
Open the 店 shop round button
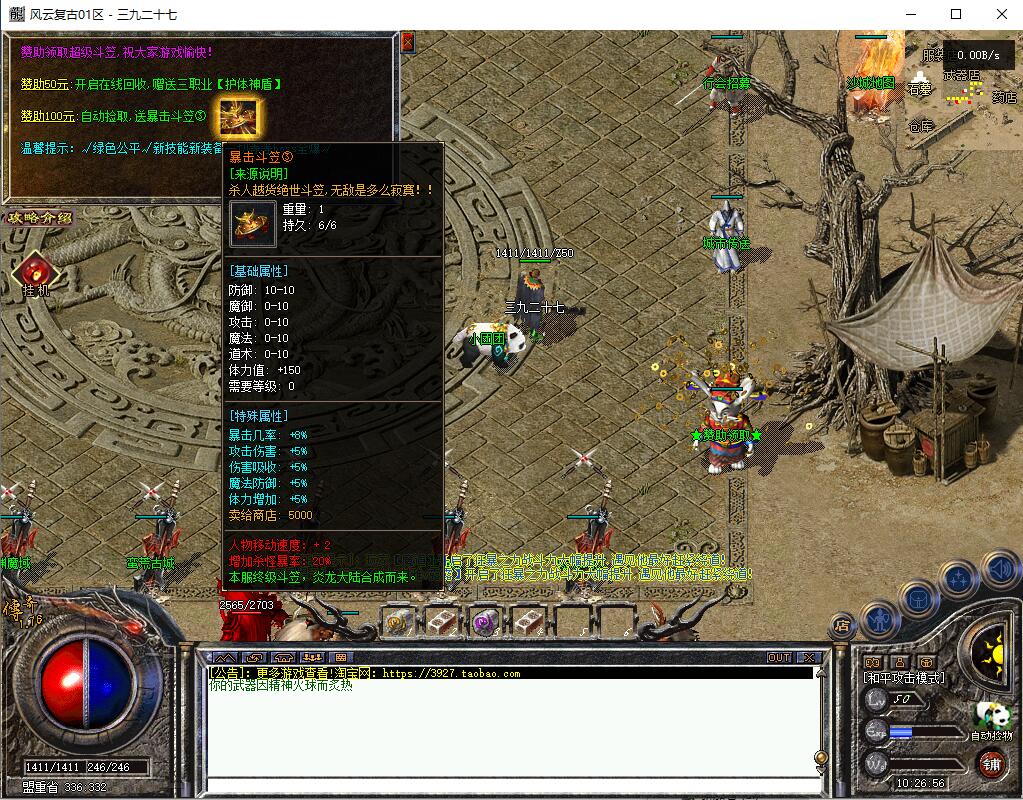pos(842,627)
